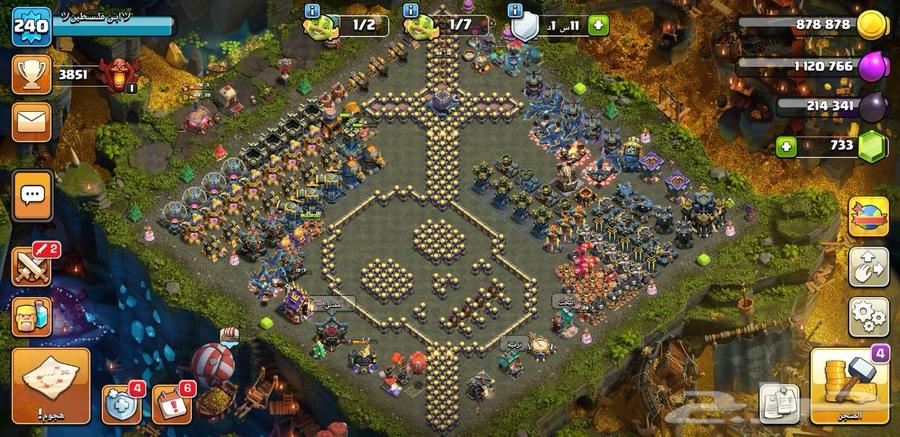Screen dimensions: 900x437
Task: Open the crossed swords battle log
Action: point(31,267)
